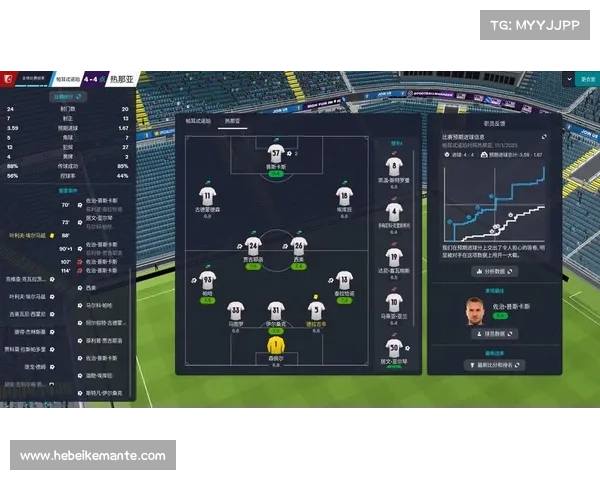Select player number 93 on the pitch
The height and width of the screenshot is (480, 600).
click(x=207, y=279)
